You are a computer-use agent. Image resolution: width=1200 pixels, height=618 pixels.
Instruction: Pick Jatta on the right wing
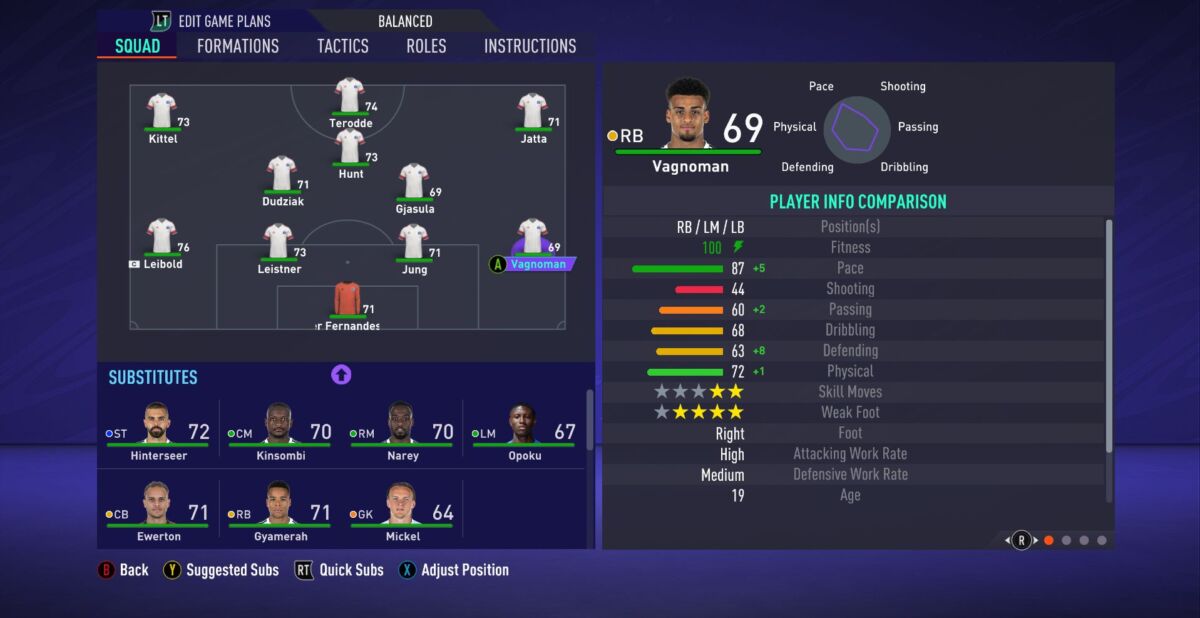pos(532,113)
